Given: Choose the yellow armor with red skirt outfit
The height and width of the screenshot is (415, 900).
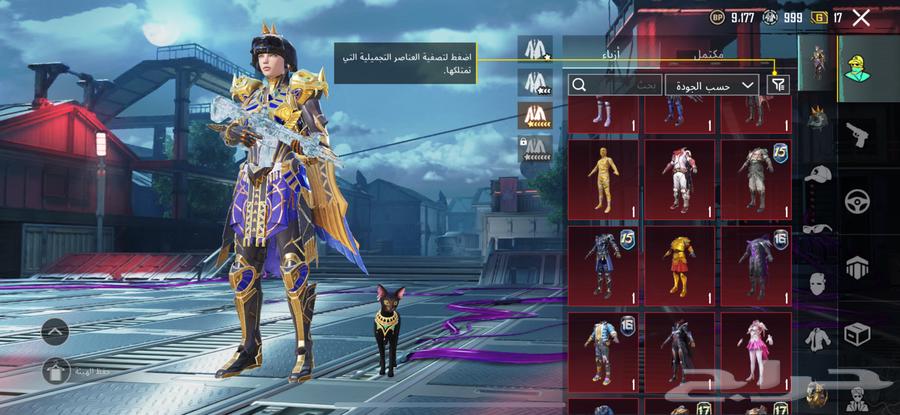Looking at the screenshot, I should tap(679, 263).
